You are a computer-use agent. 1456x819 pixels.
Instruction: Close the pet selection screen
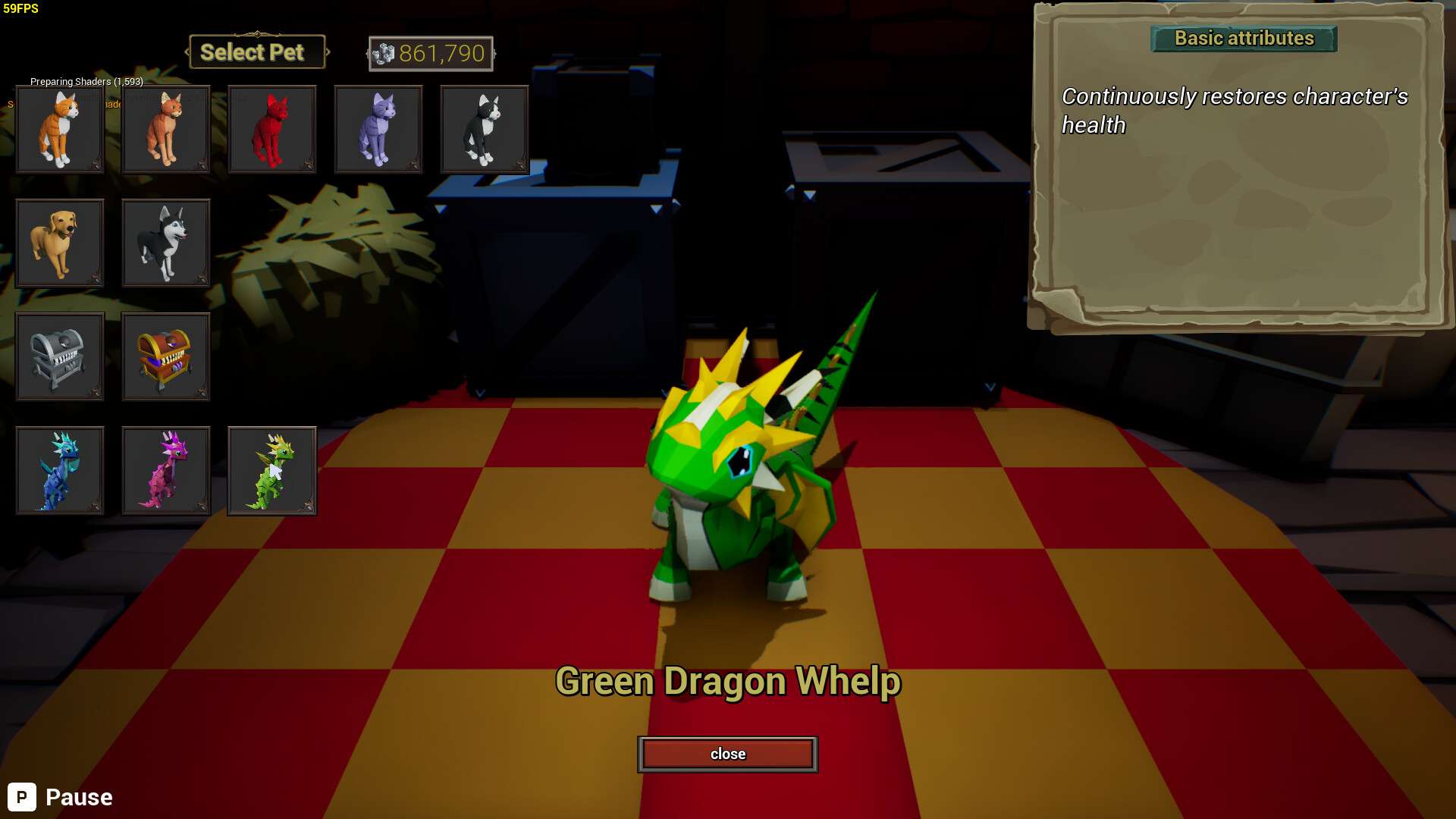(727, 754)
